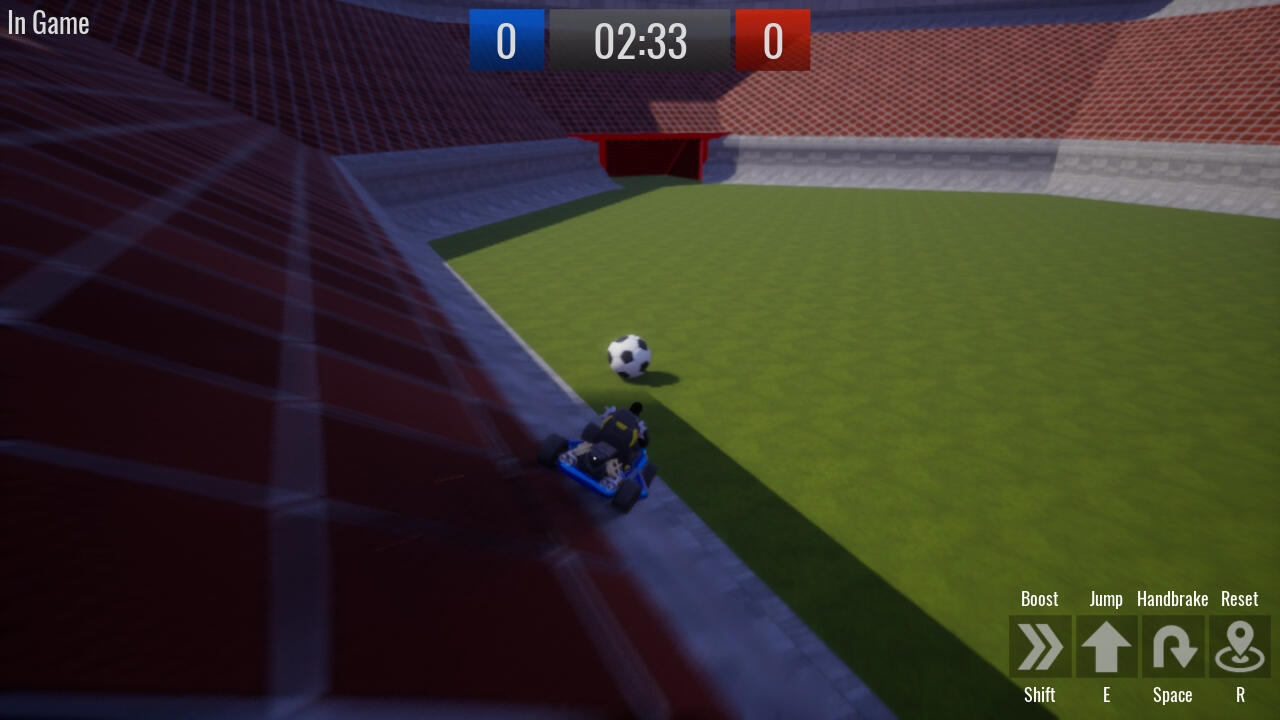Select the E key hint label
Screen dimensions: 1280x720
1106,694
